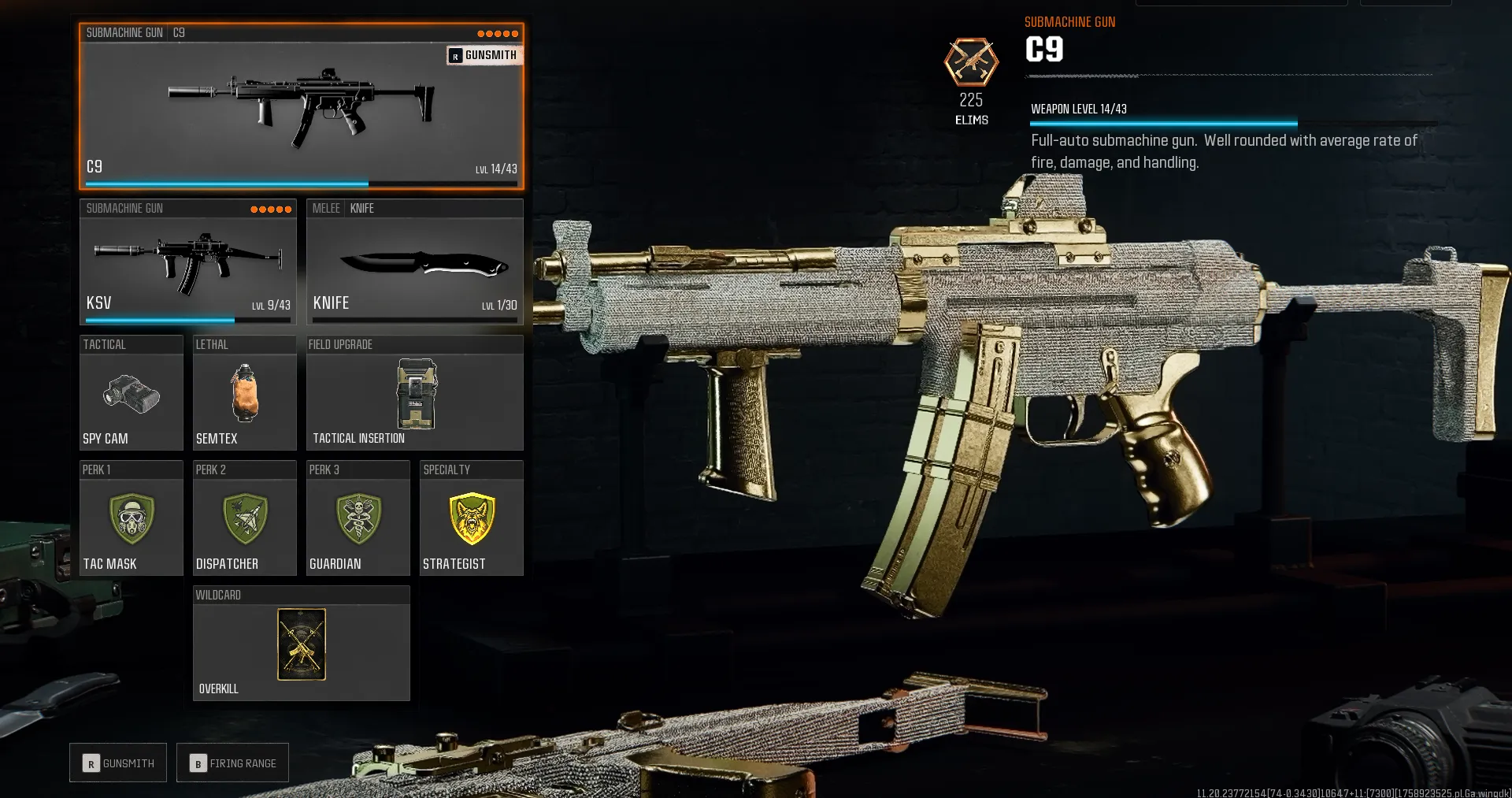Select the Strategist specialty emblem
This screenshot has width=1512, height=798.
pos(471,520)
